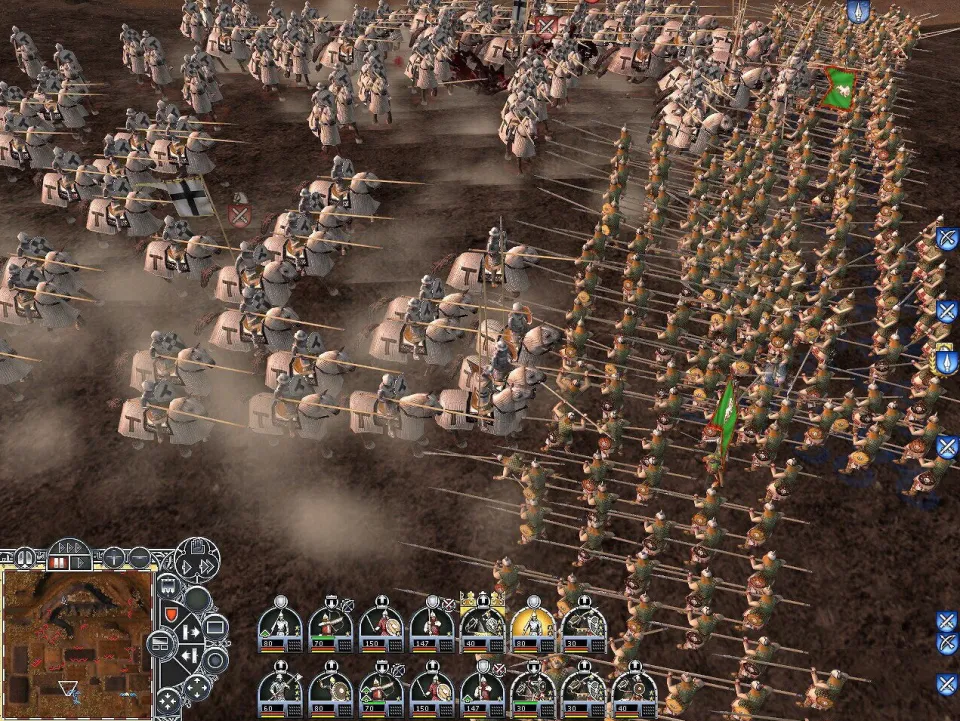Toggle the red shield guard mode button

[x=170, y=612]
